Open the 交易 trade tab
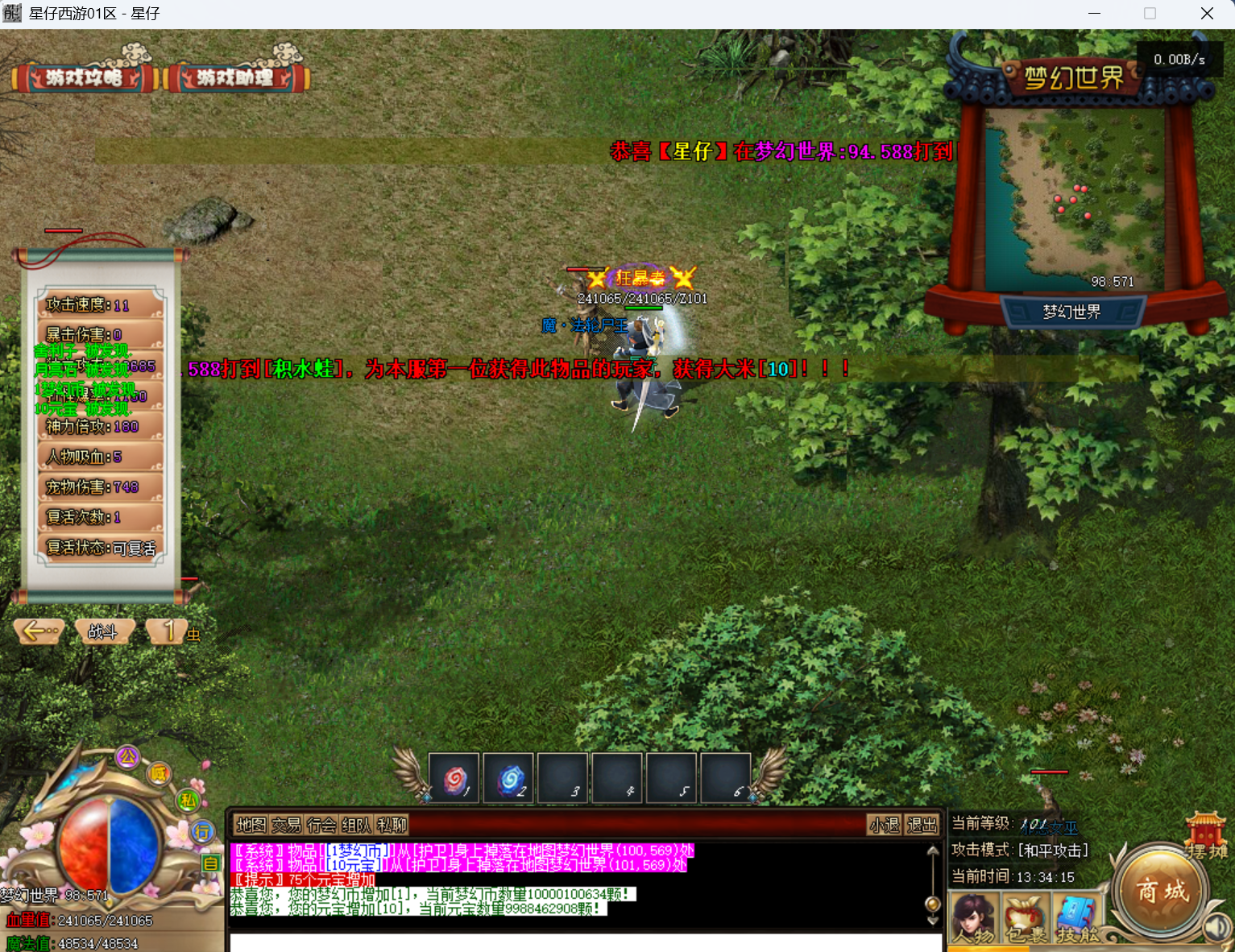The width and height of the screenshot is (1235, 952). click(286, 825)
